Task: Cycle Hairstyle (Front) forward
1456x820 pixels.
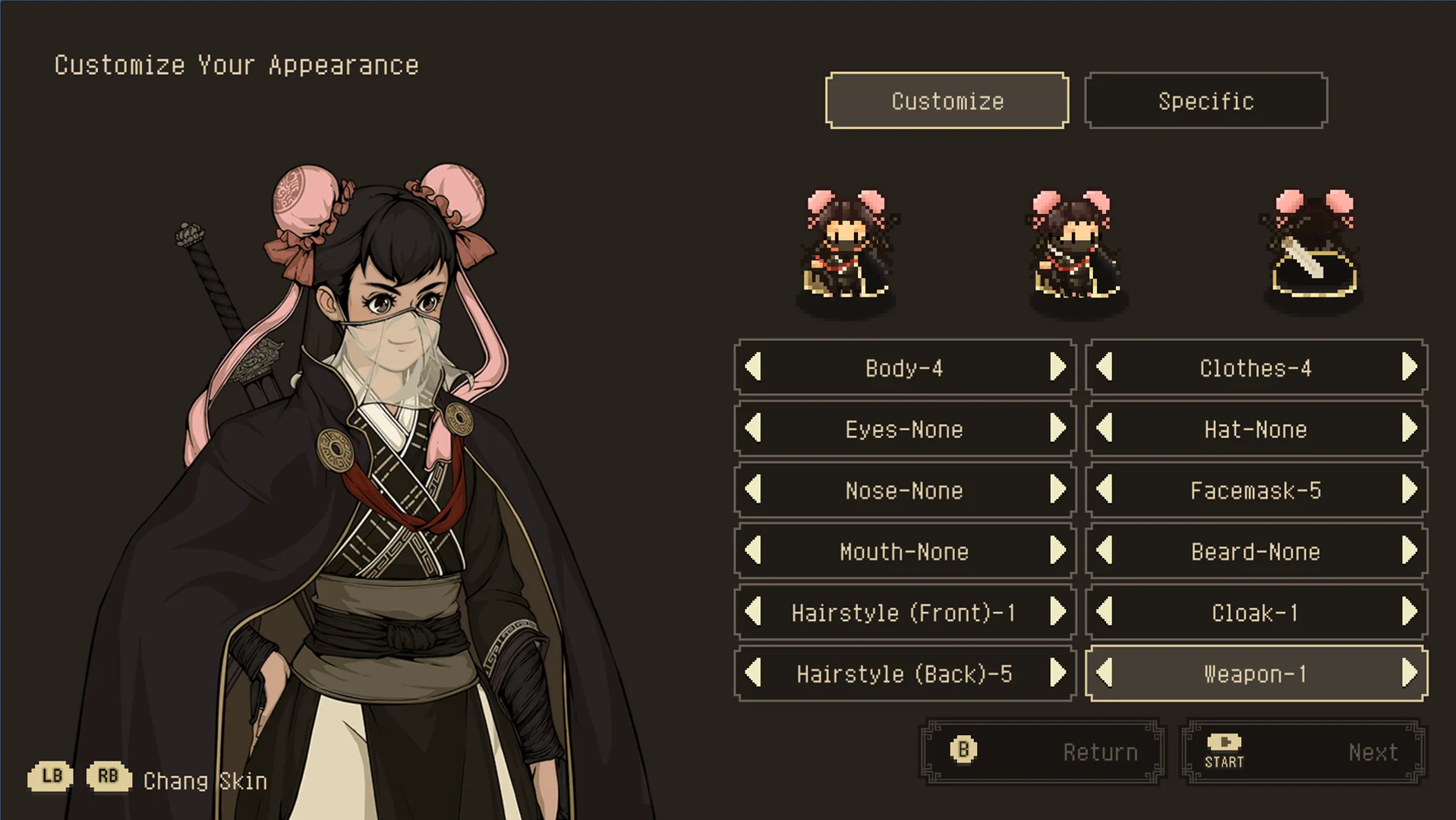Action: [1057, 612]
